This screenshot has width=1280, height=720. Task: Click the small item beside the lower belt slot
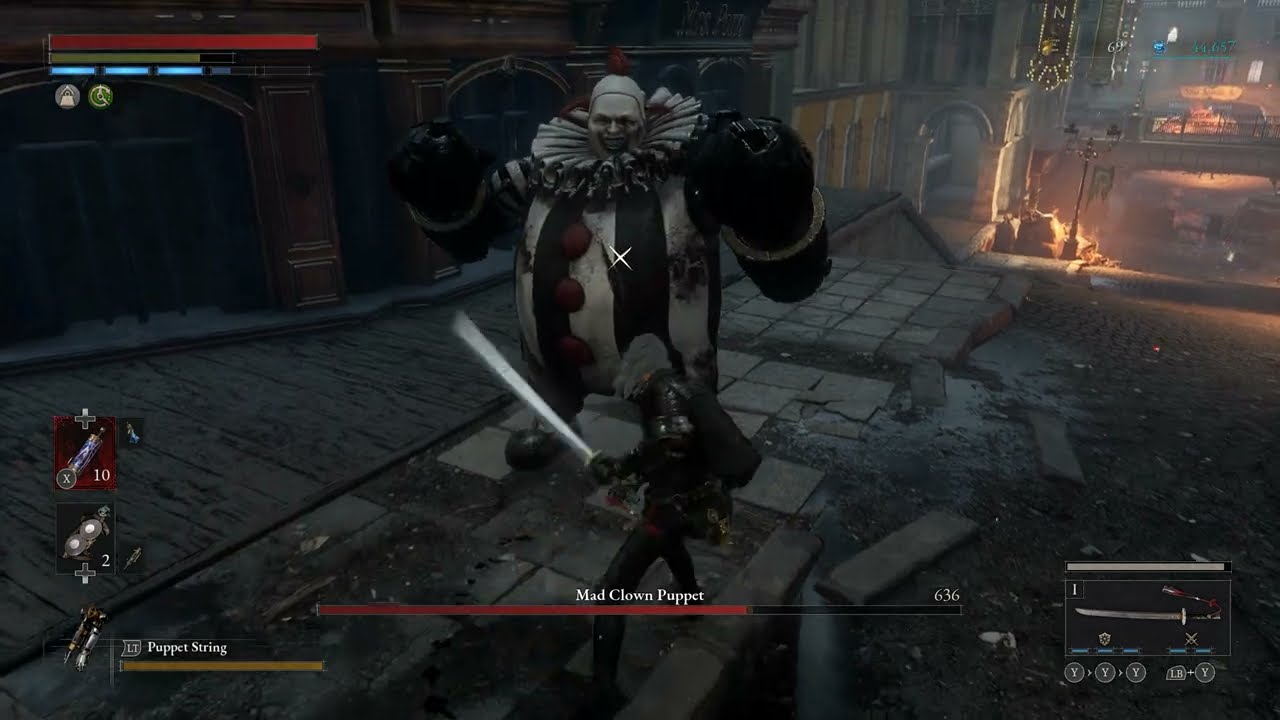(x=132, y=558)
